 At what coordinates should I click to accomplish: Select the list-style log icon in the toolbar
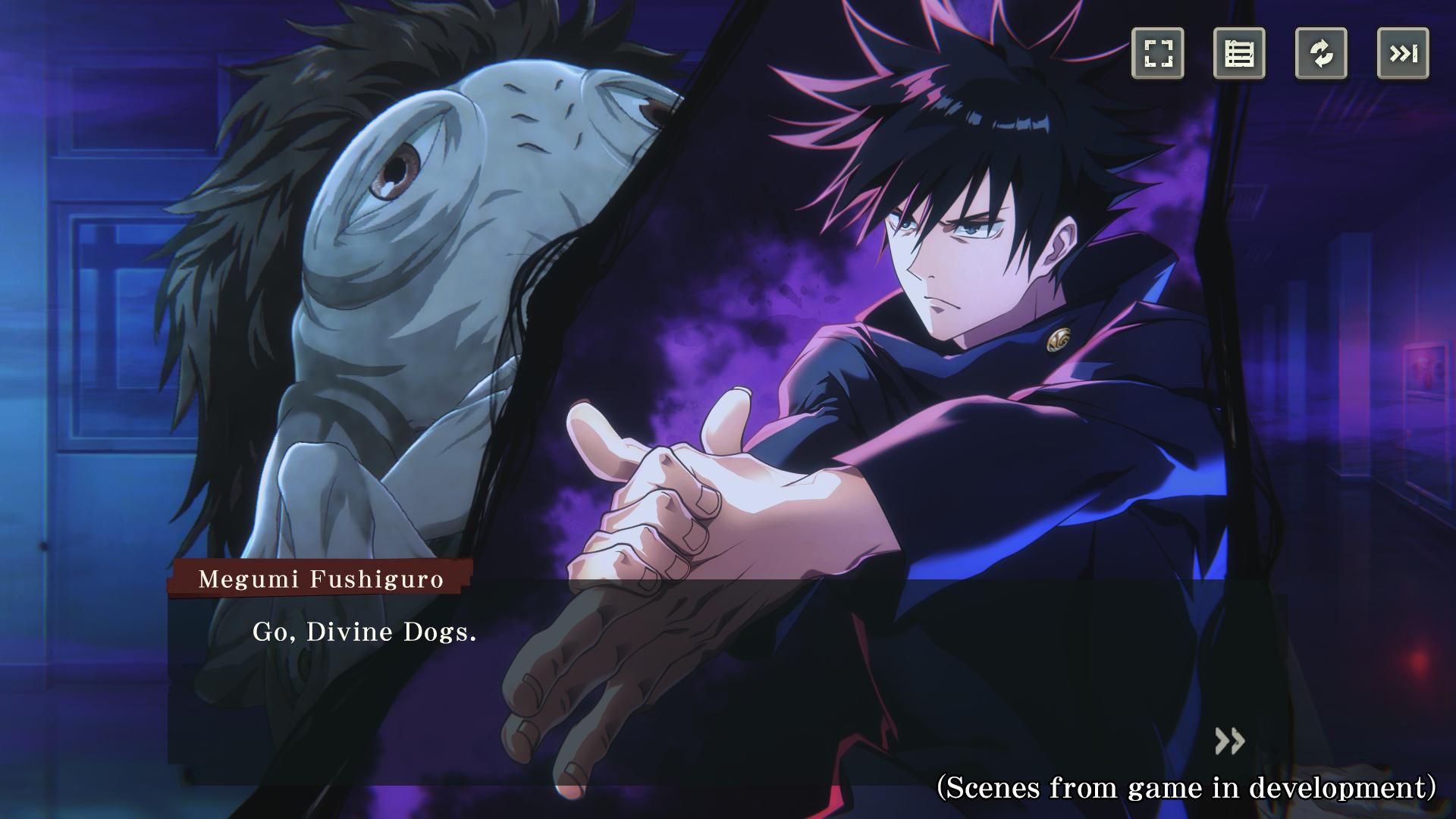click(x=1241, y=53)
